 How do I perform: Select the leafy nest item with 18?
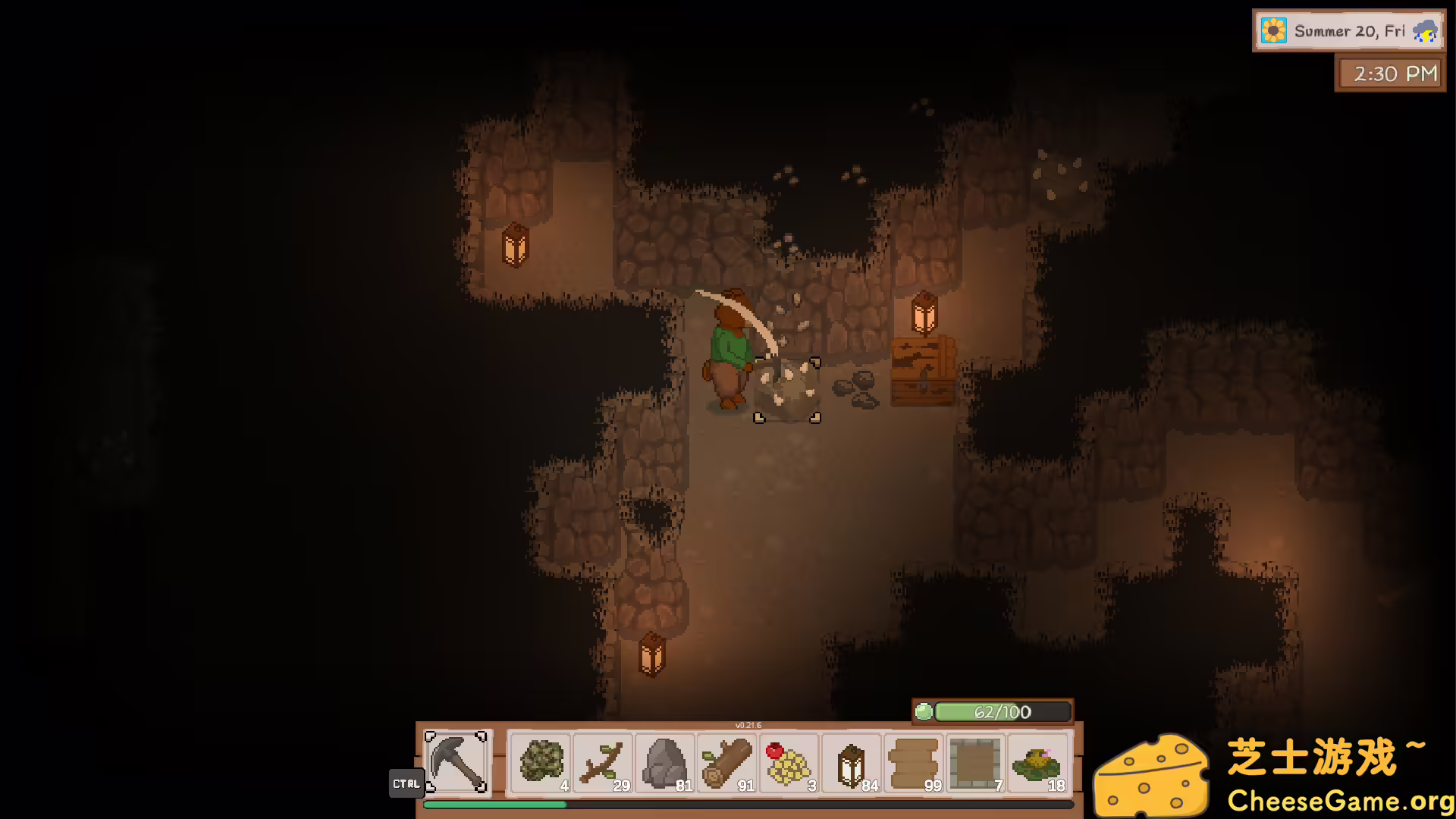click(x=1038, y=763)
